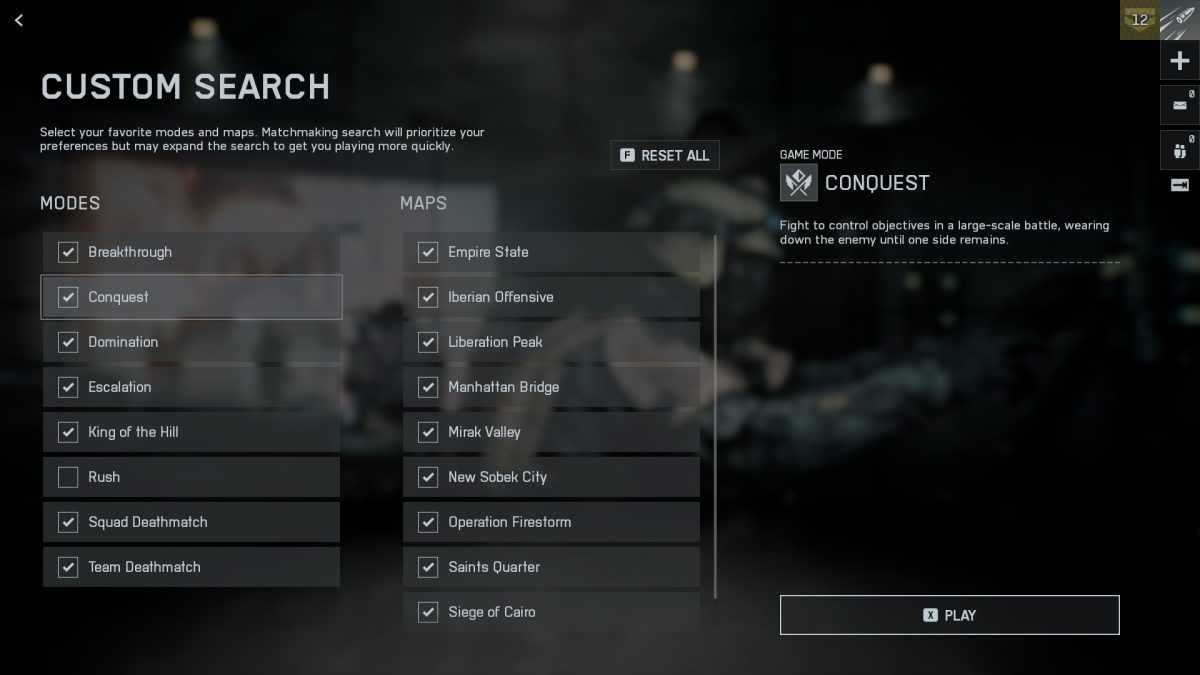Uncheck the Operation Firestorm map

point(428,522)
